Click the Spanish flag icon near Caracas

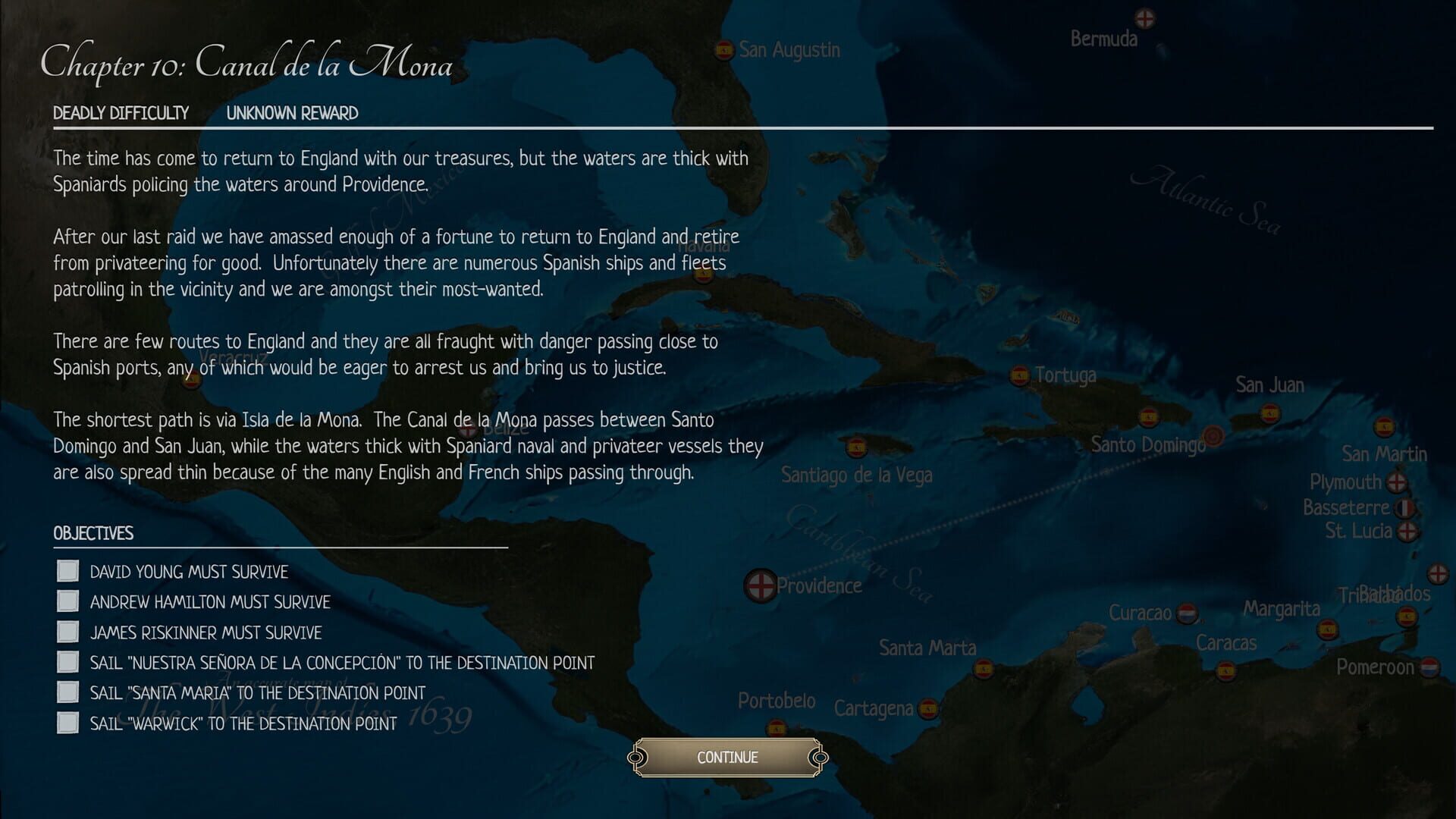(x=1226, y=671)
